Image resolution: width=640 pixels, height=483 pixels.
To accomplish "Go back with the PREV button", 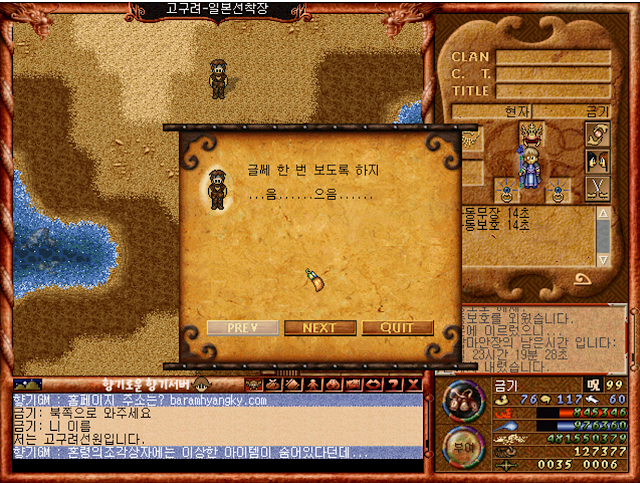I will (244, 328).
